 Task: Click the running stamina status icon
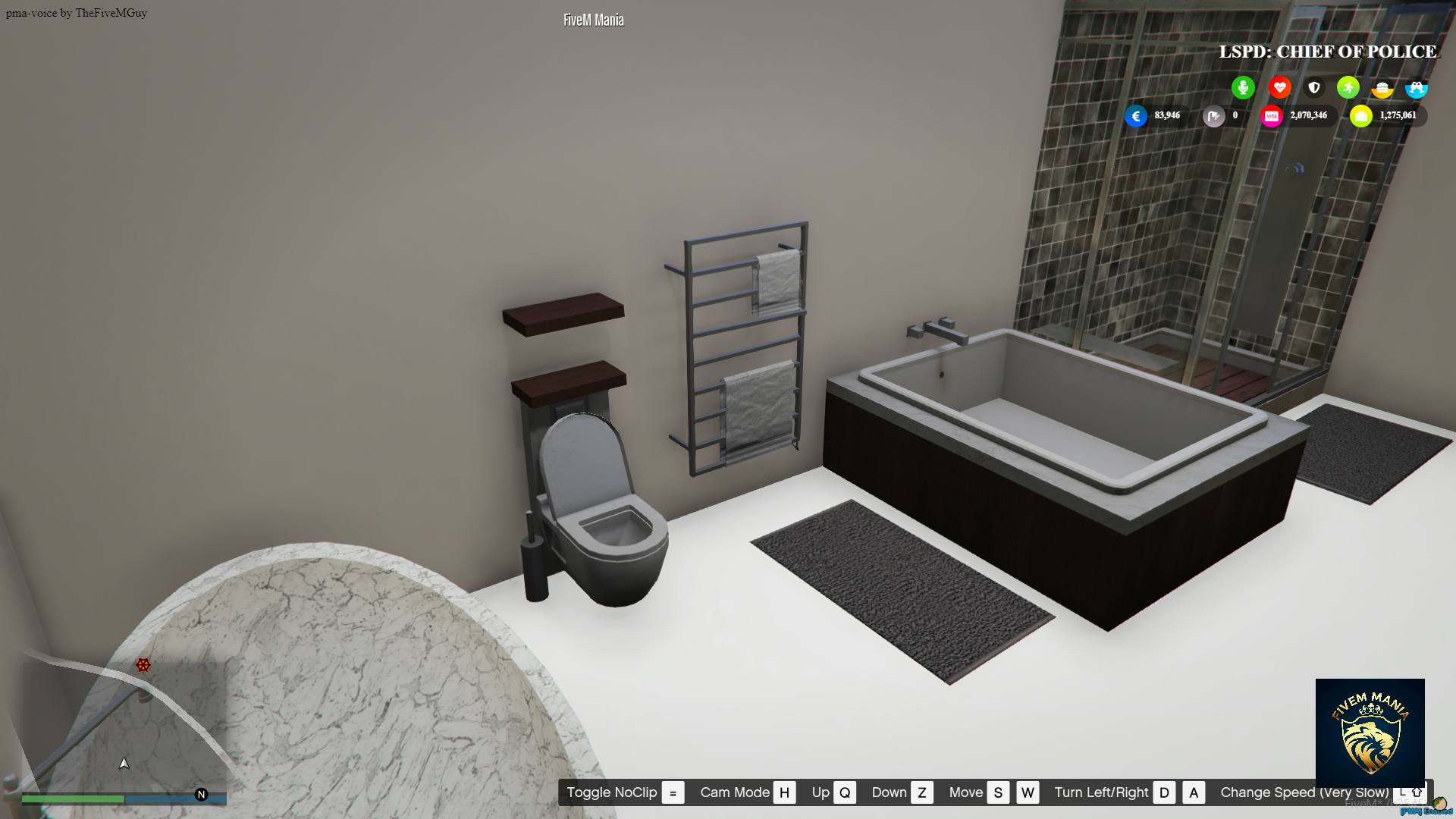(1348, 87)
